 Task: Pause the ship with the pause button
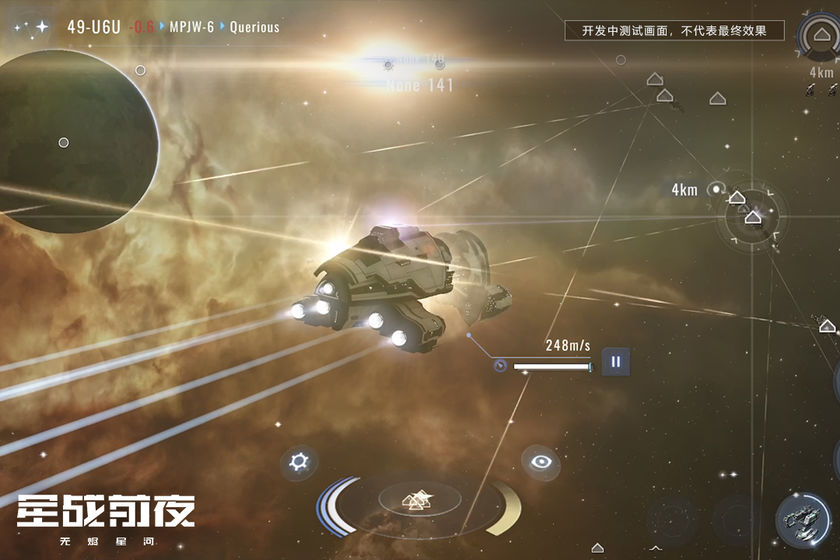coord(616,362)
